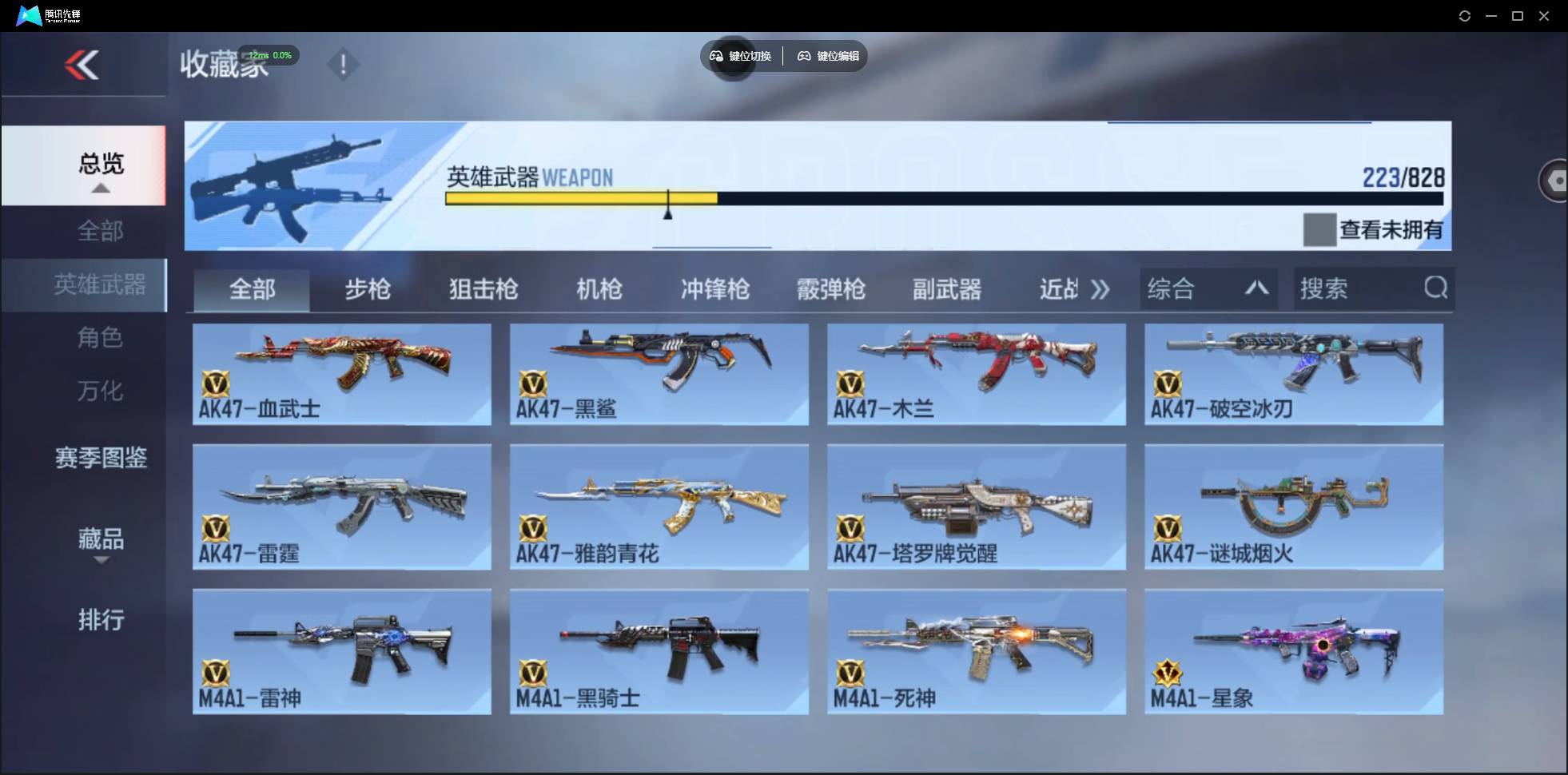Switch to the 步枪 weapon tab

pyautogui.click(x=368, y=289)
